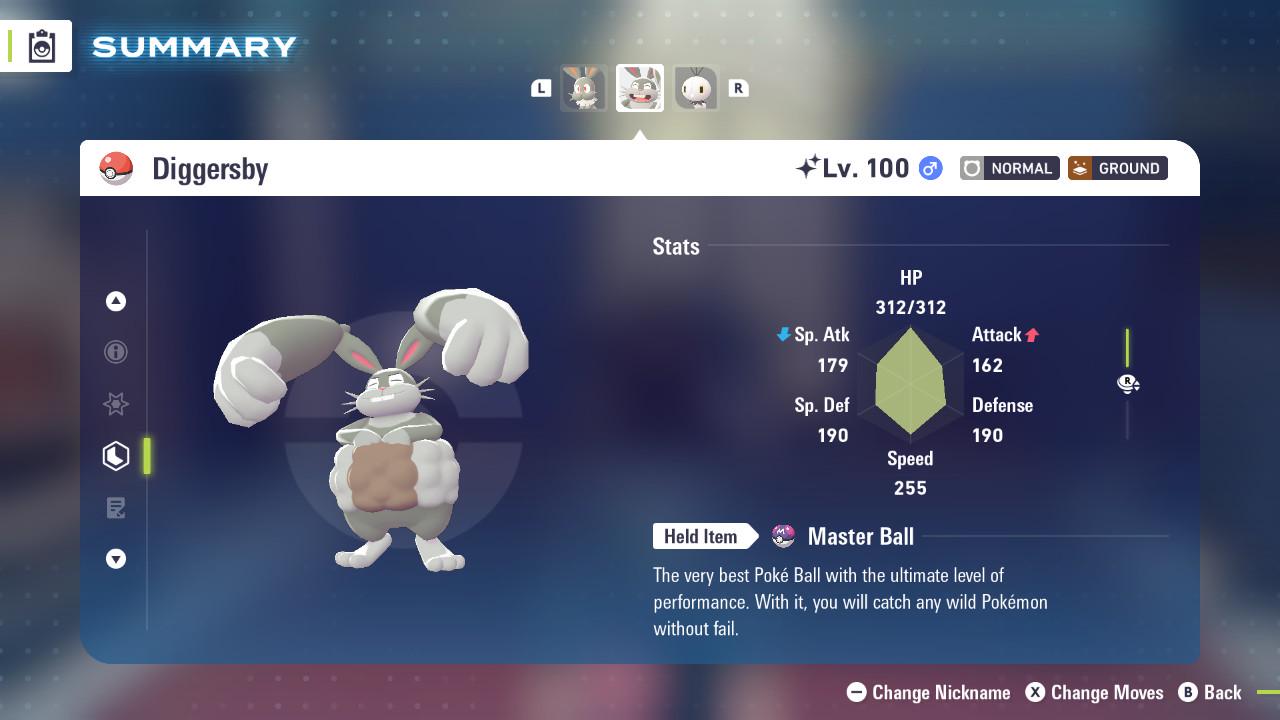The width and height of the screenshot is (1280, 720).
Task: Select the rightmost party Pokémon thumbnail
Action: (x=697, y=88)
